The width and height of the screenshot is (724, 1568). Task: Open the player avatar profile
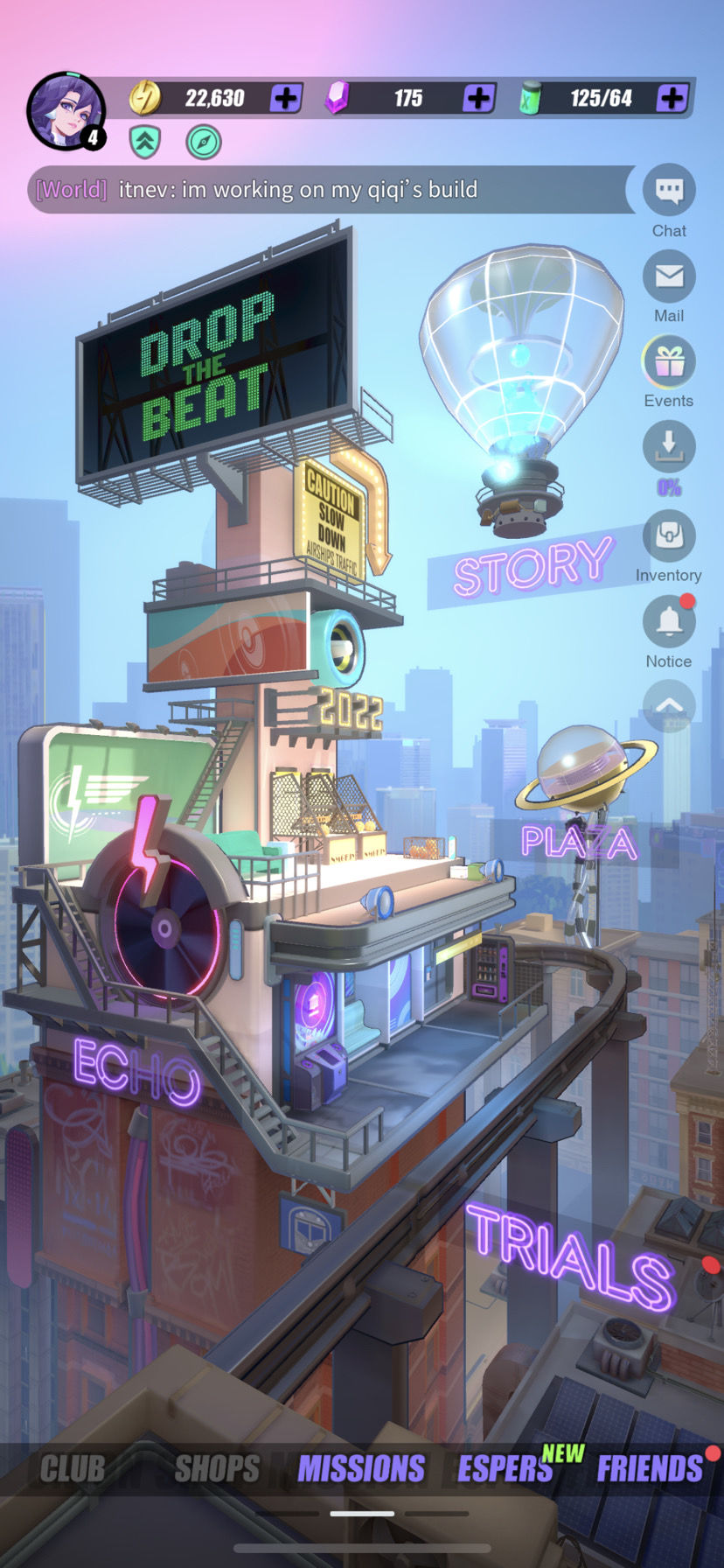(66, 111)
